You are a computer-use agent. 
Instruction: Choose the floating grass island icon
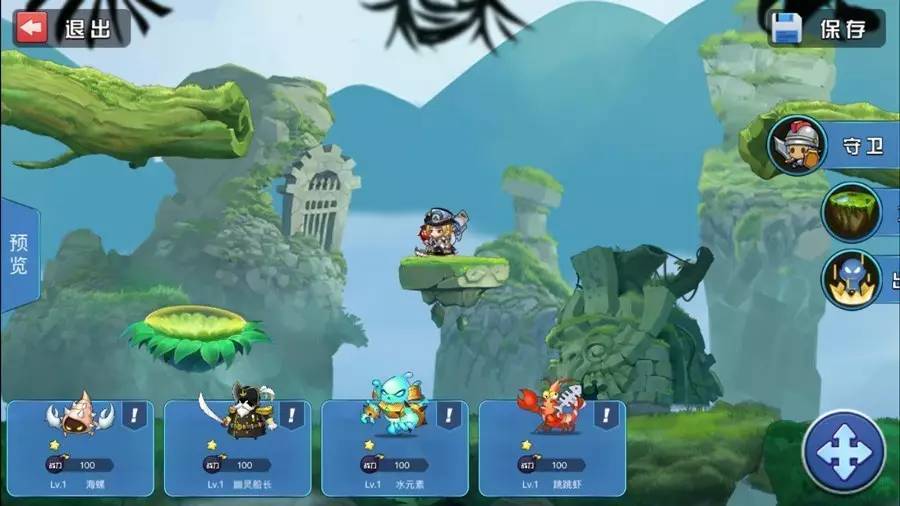coord(852,212)
